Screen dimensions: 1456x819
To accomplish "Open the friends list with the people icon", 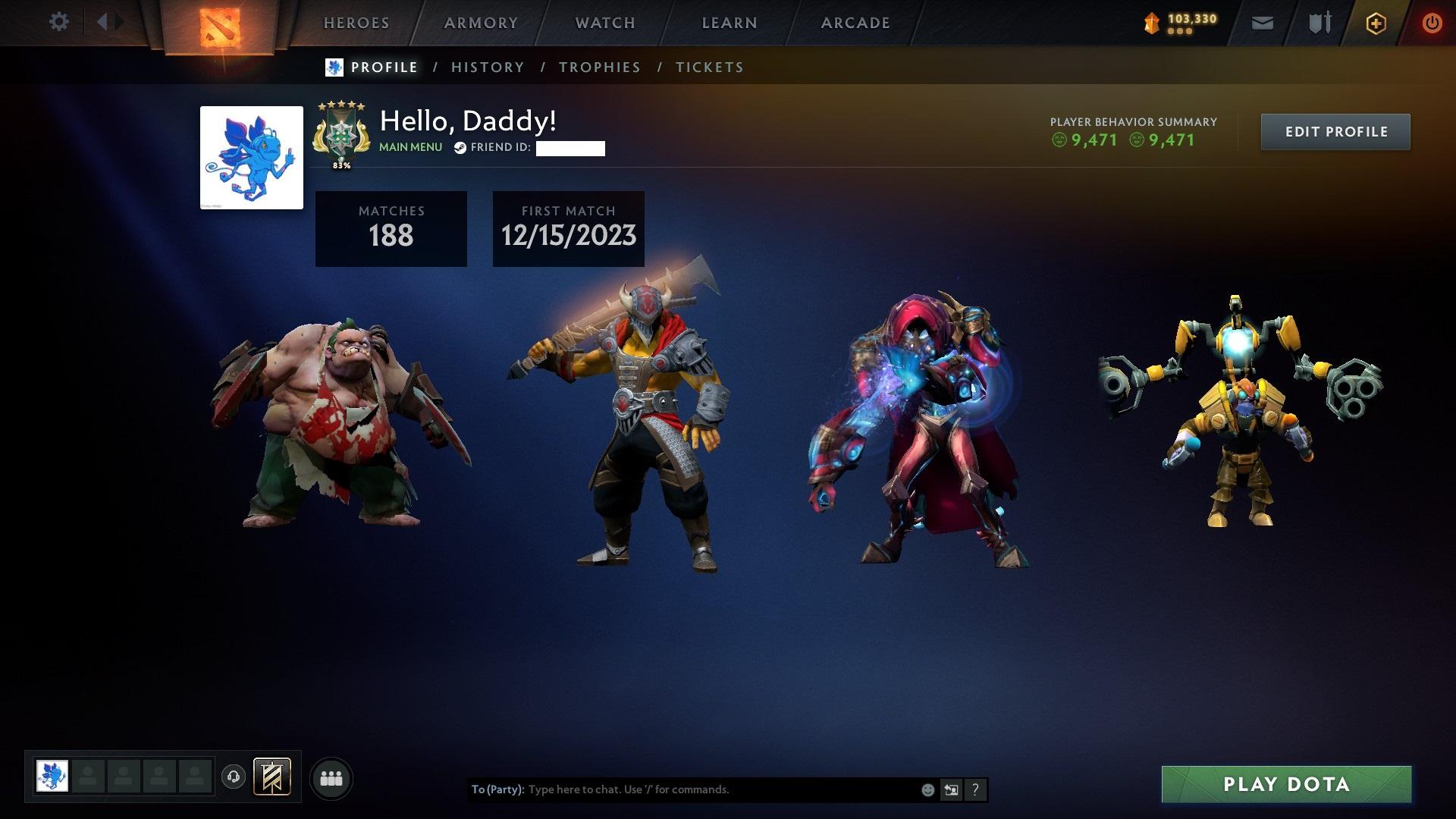I will (x=331, y=777).
